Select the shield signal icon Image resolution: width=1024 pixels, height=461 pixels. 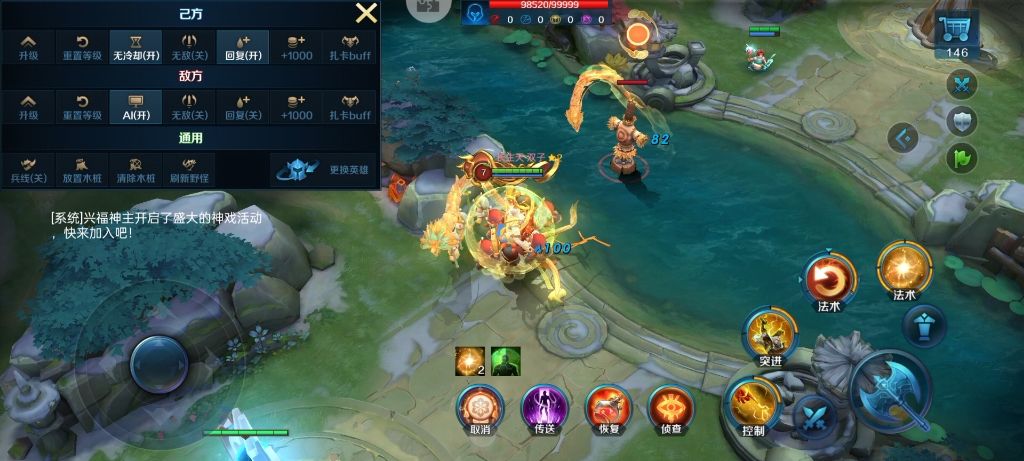(961, 121)
